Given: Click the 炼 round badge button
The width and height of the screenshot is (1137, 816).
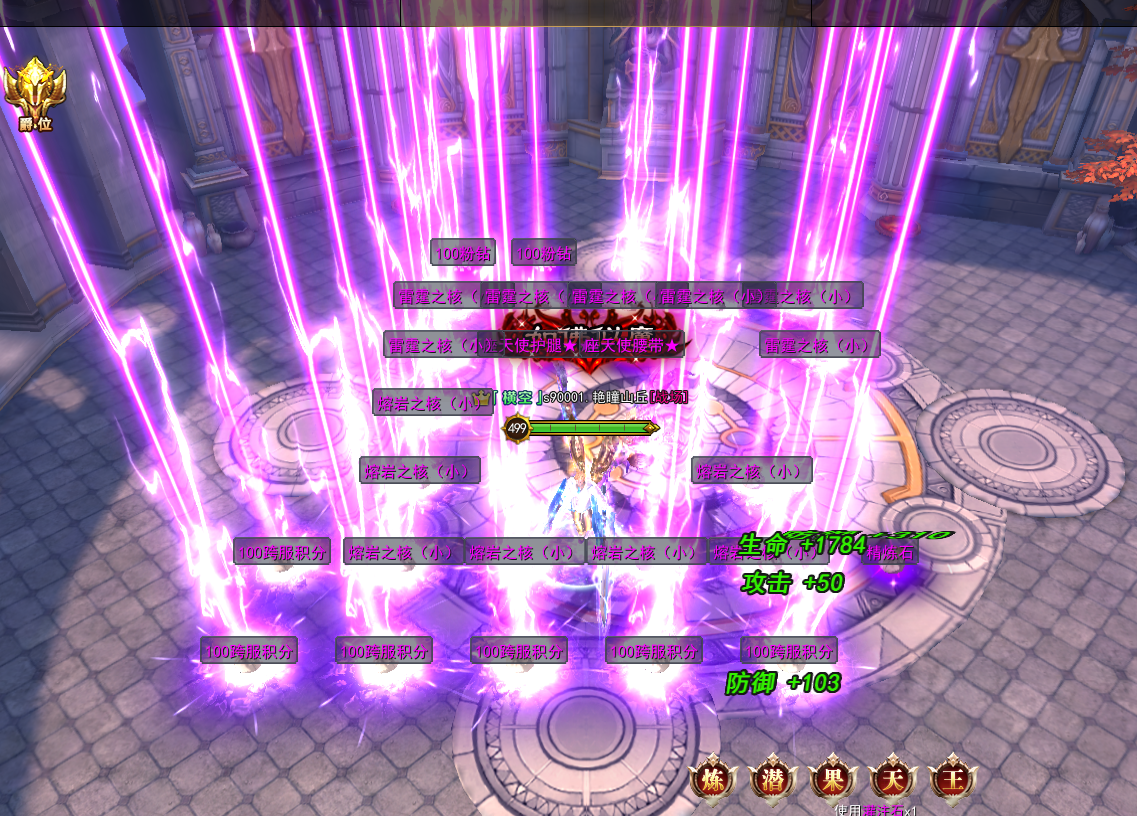Looking at the screenshot, I should 713,780.
